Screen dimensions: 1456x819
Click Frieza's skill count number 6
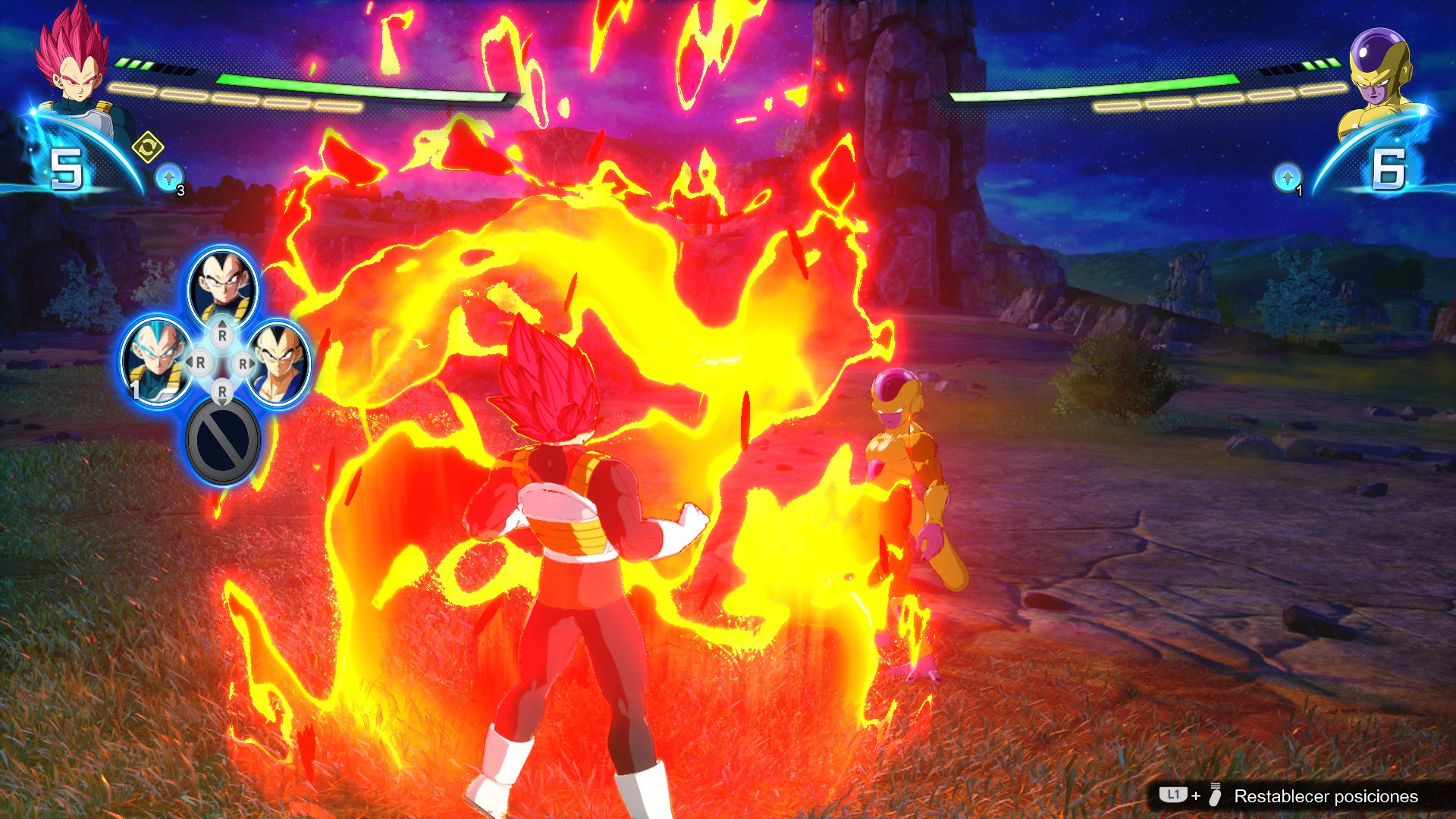[1391, 168]
